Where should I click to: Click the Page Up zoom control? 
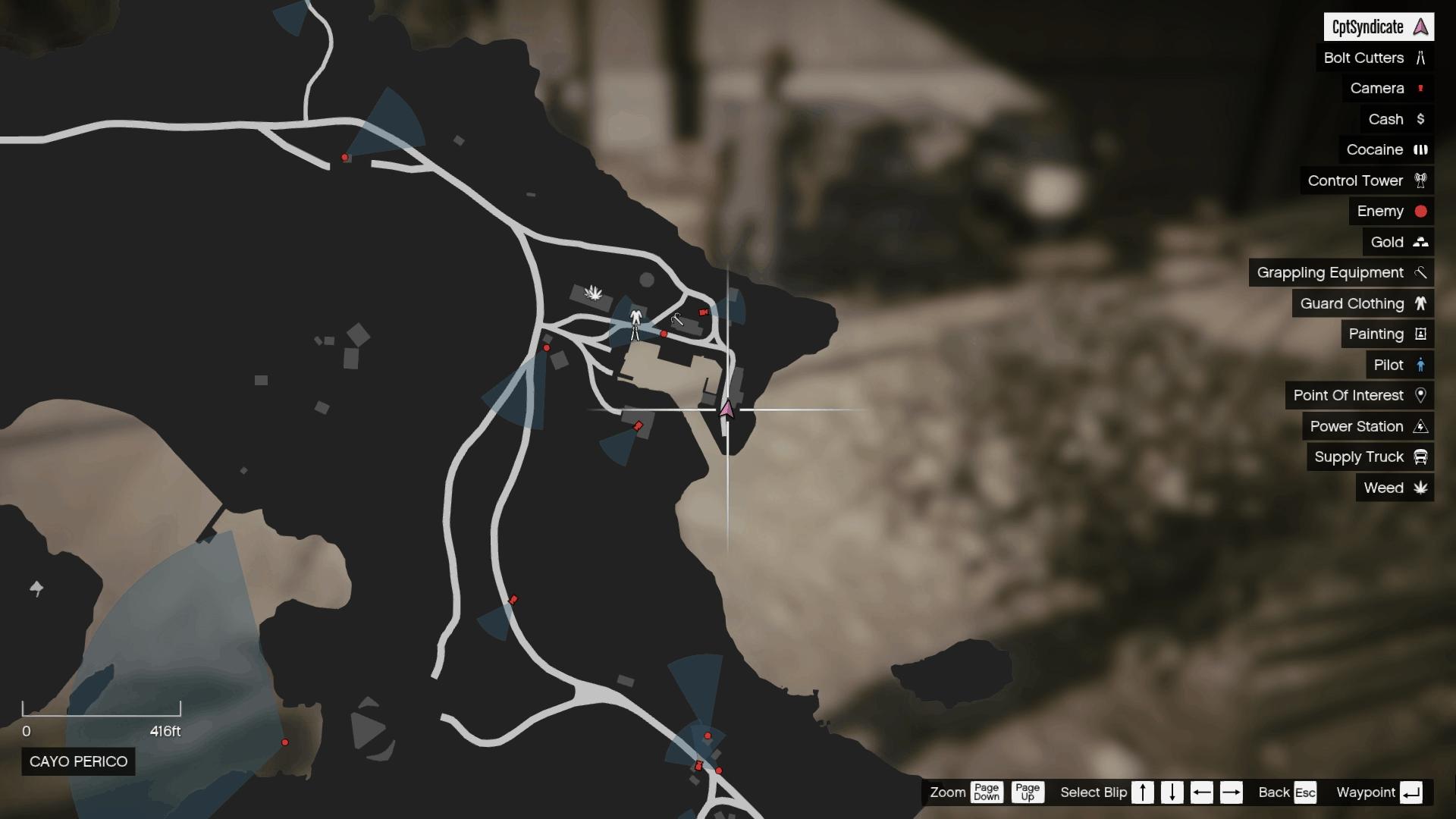point(1030,792)
